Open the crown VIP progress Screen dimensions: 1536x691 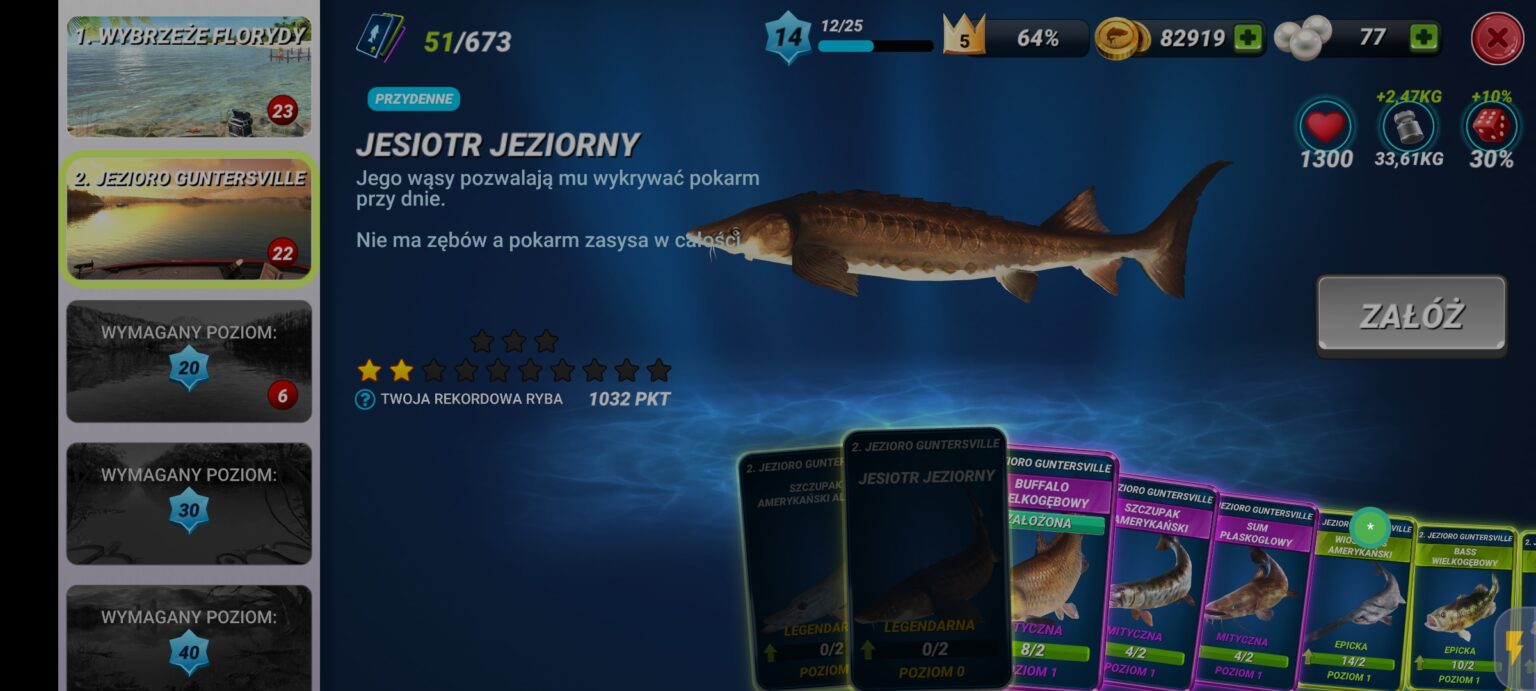coord(964,38)
